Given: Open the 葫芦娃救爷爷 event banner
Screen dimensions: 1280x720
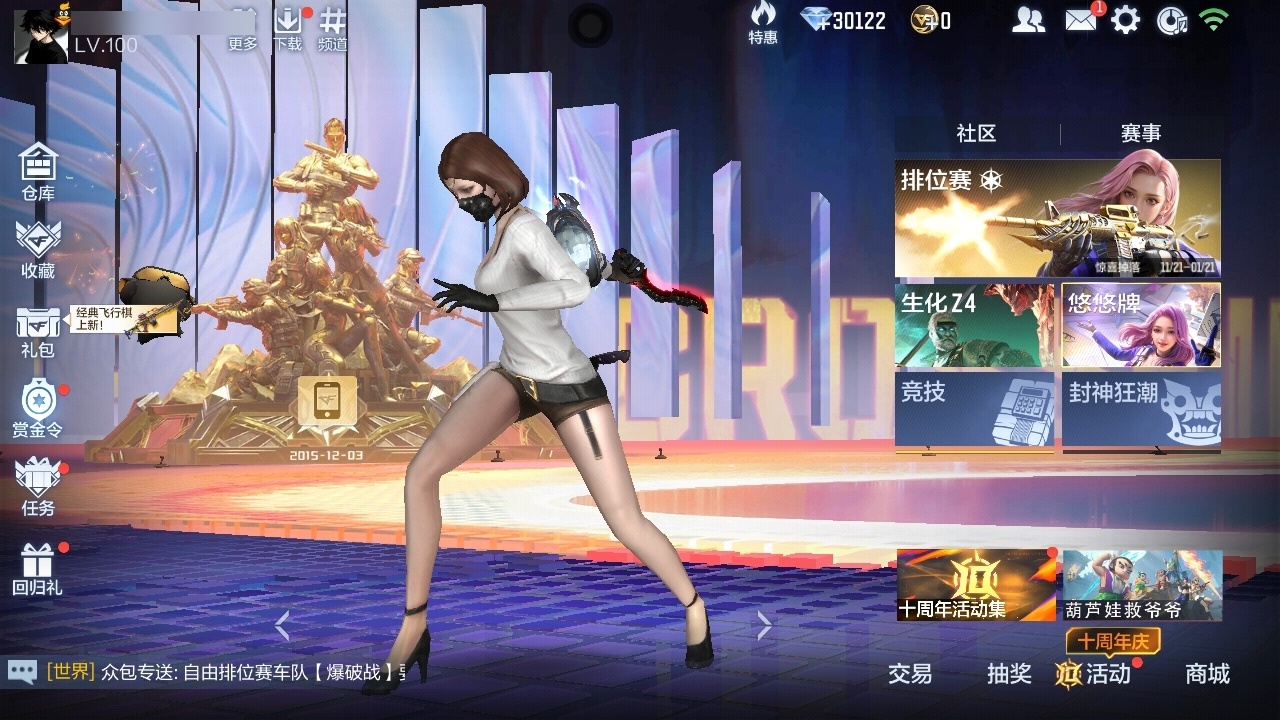Looking at the screenshot, I should 1140,588.
